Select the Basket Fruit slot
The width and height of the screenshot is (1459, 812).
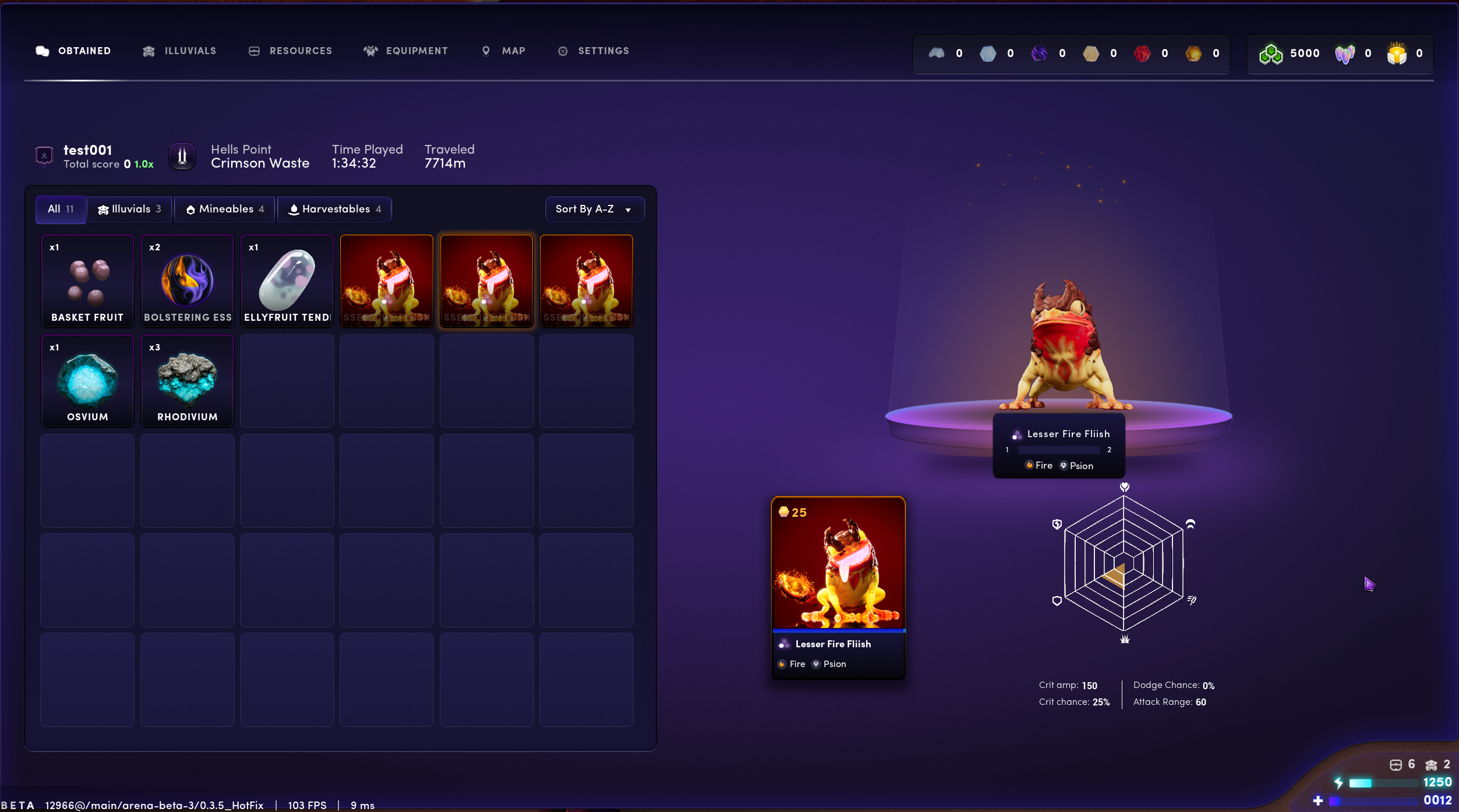coord(87,281)
